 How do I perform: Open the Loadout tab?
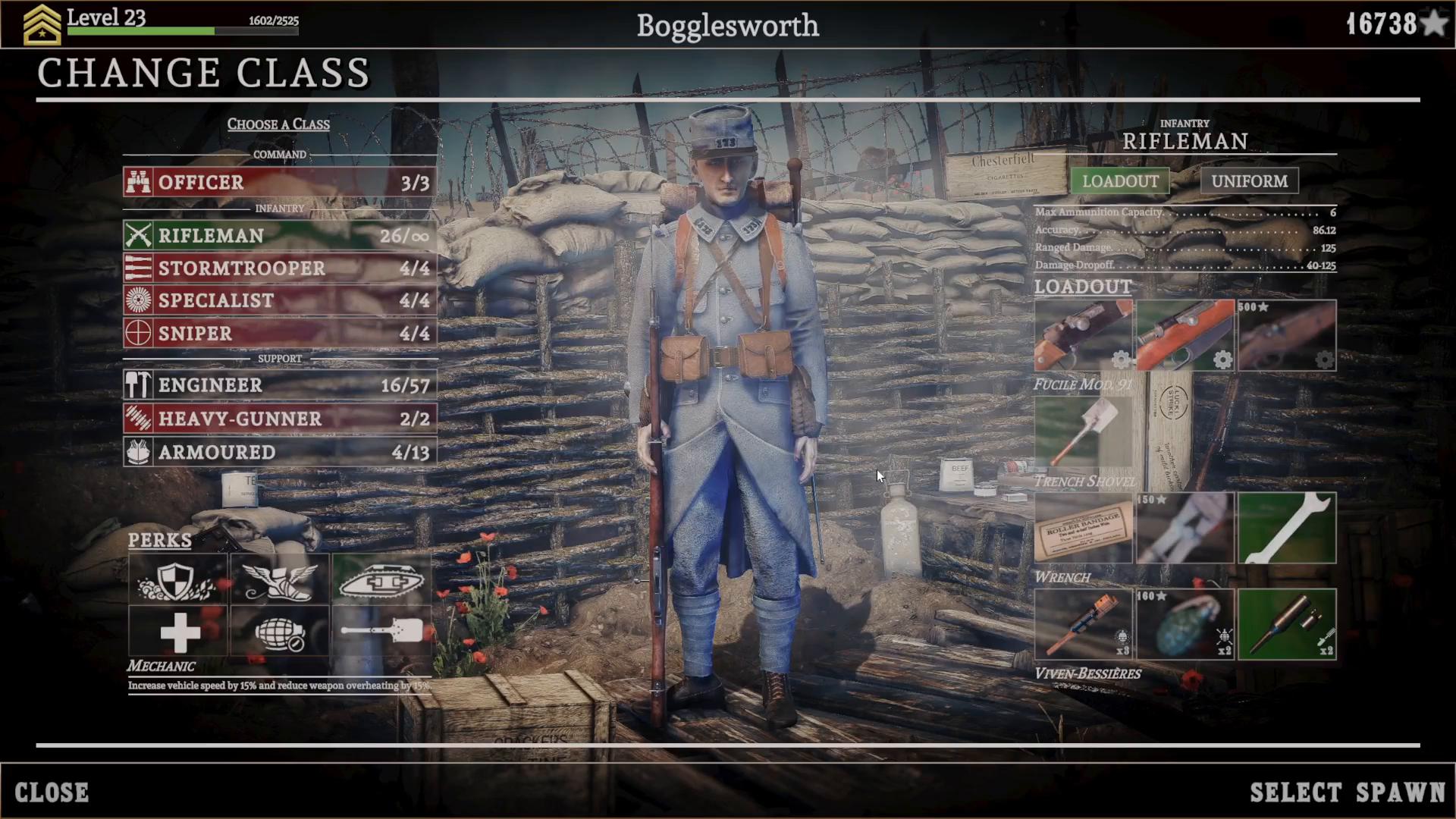coord(1119,181)
